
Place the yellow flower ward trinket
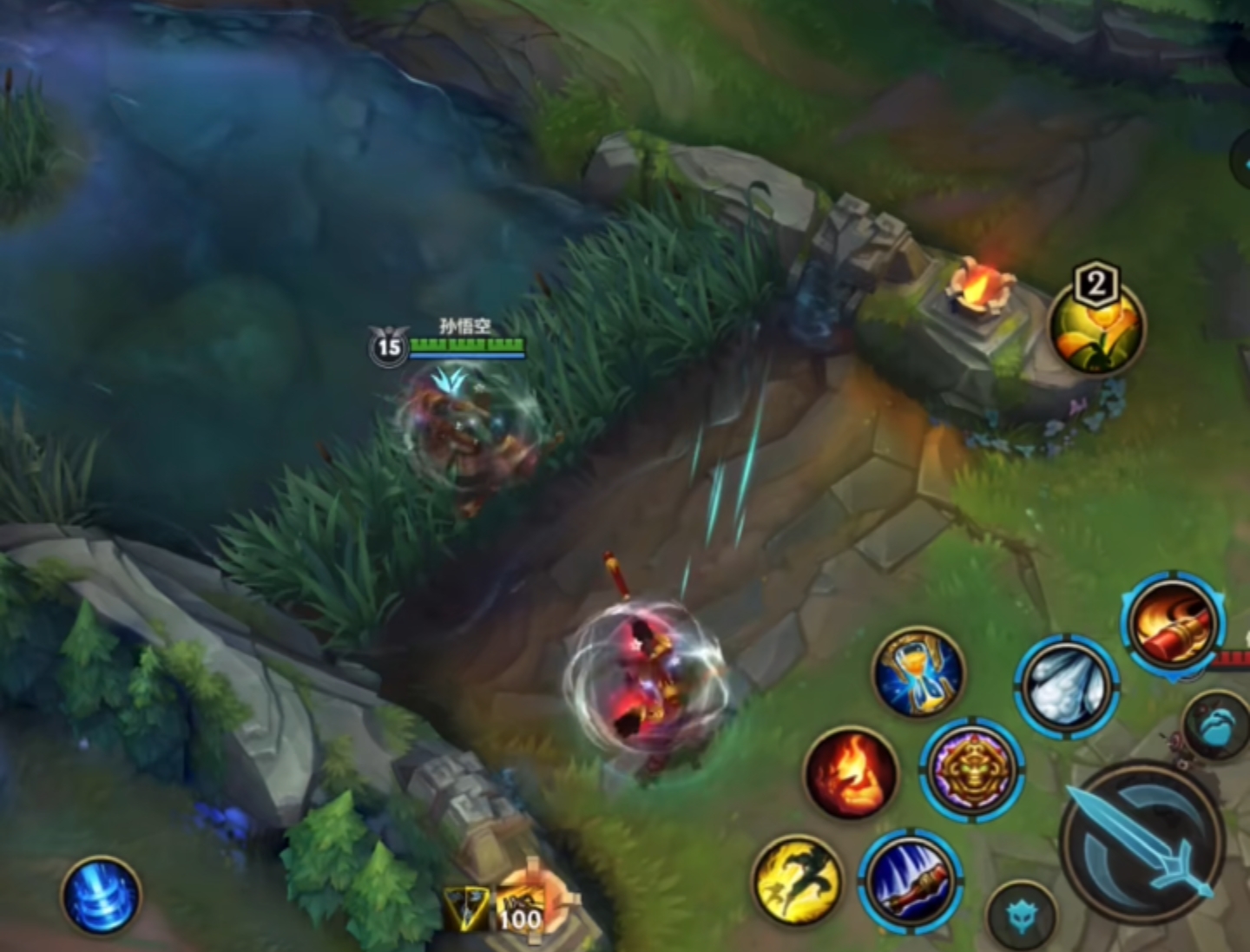coord(1097,326)
